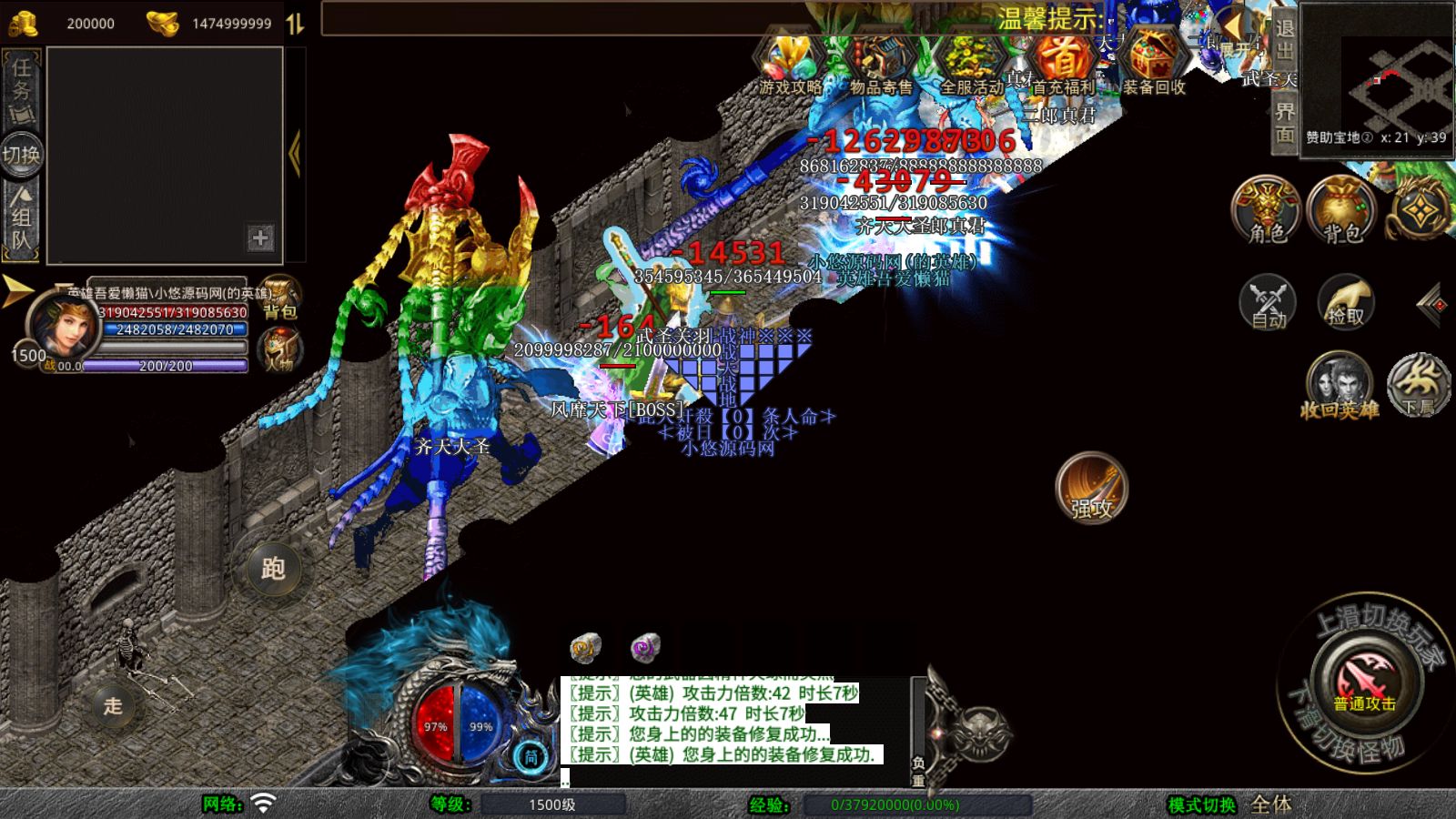Activate the 强攻 strong attack skill icon
Image resolution: width=1456 pixels, height=819 pixels.
pos(1090,489)
